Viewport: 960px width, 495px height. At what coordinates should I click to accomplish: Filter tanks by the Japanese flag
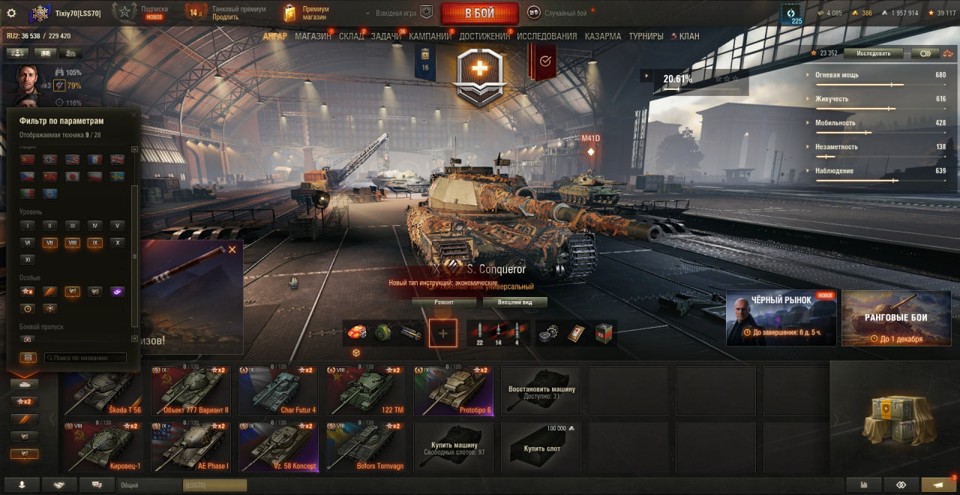tap(72, 176)
